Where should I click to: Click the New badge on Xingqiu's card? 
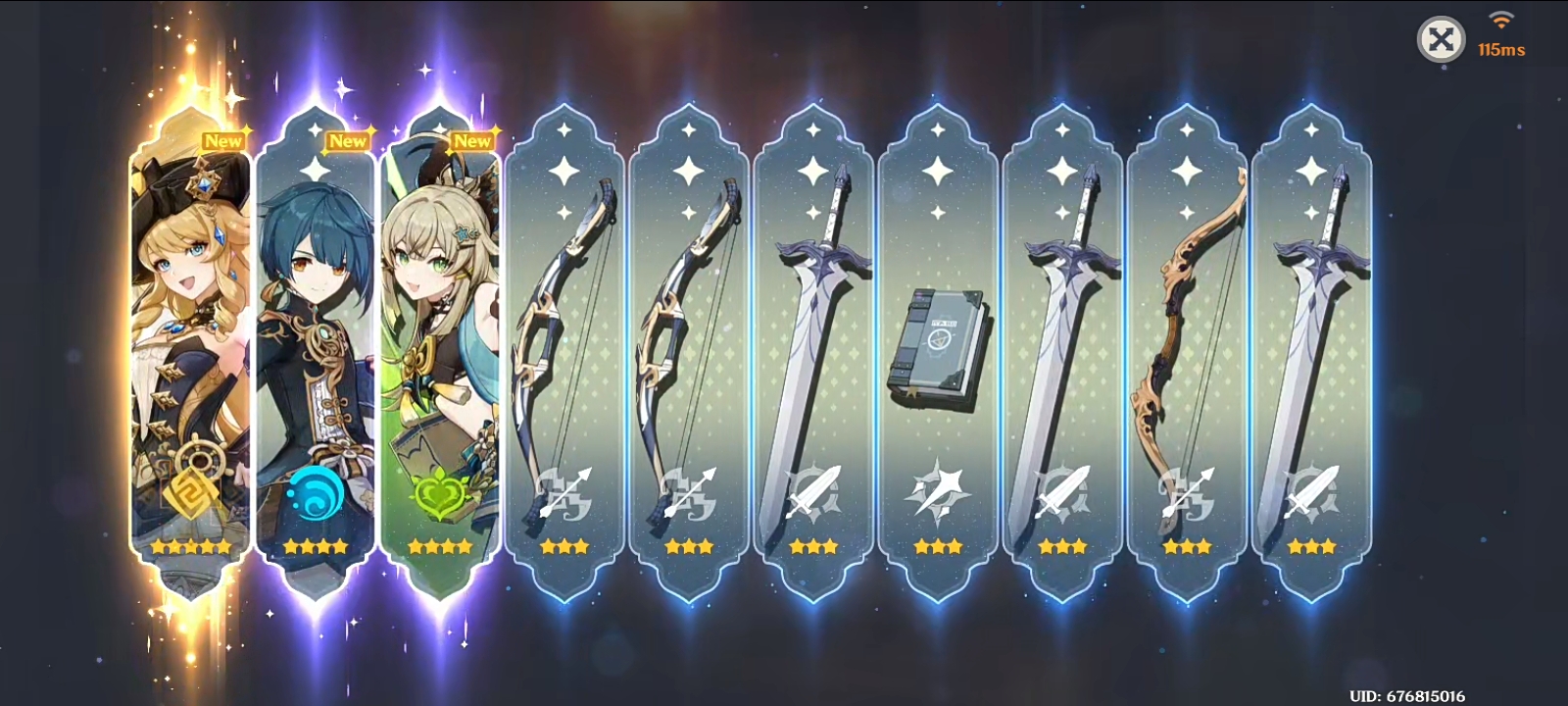349,141
